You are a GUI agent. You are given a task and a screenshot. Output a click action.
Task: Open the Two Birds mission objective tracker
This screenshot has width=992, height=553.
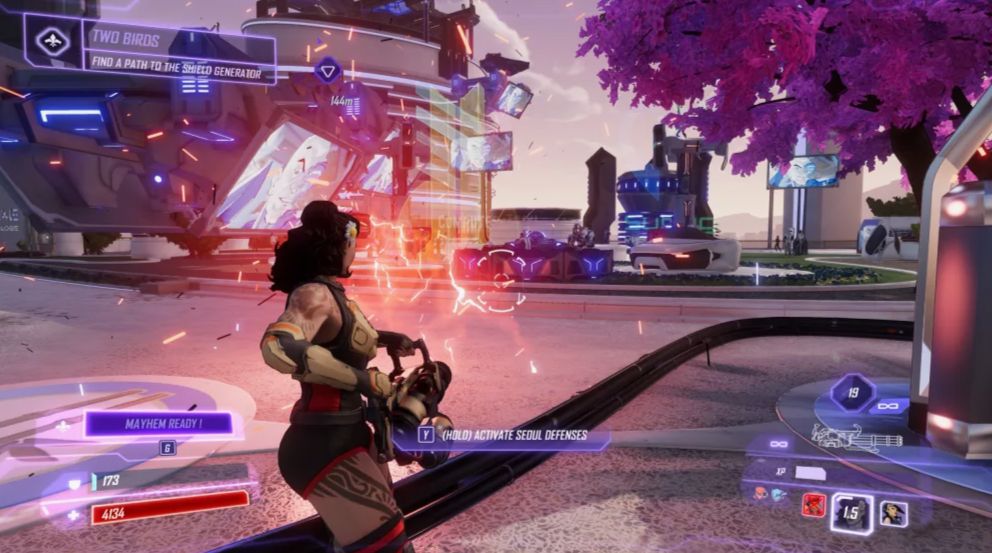pyautogui.click(x=178, y=52)
